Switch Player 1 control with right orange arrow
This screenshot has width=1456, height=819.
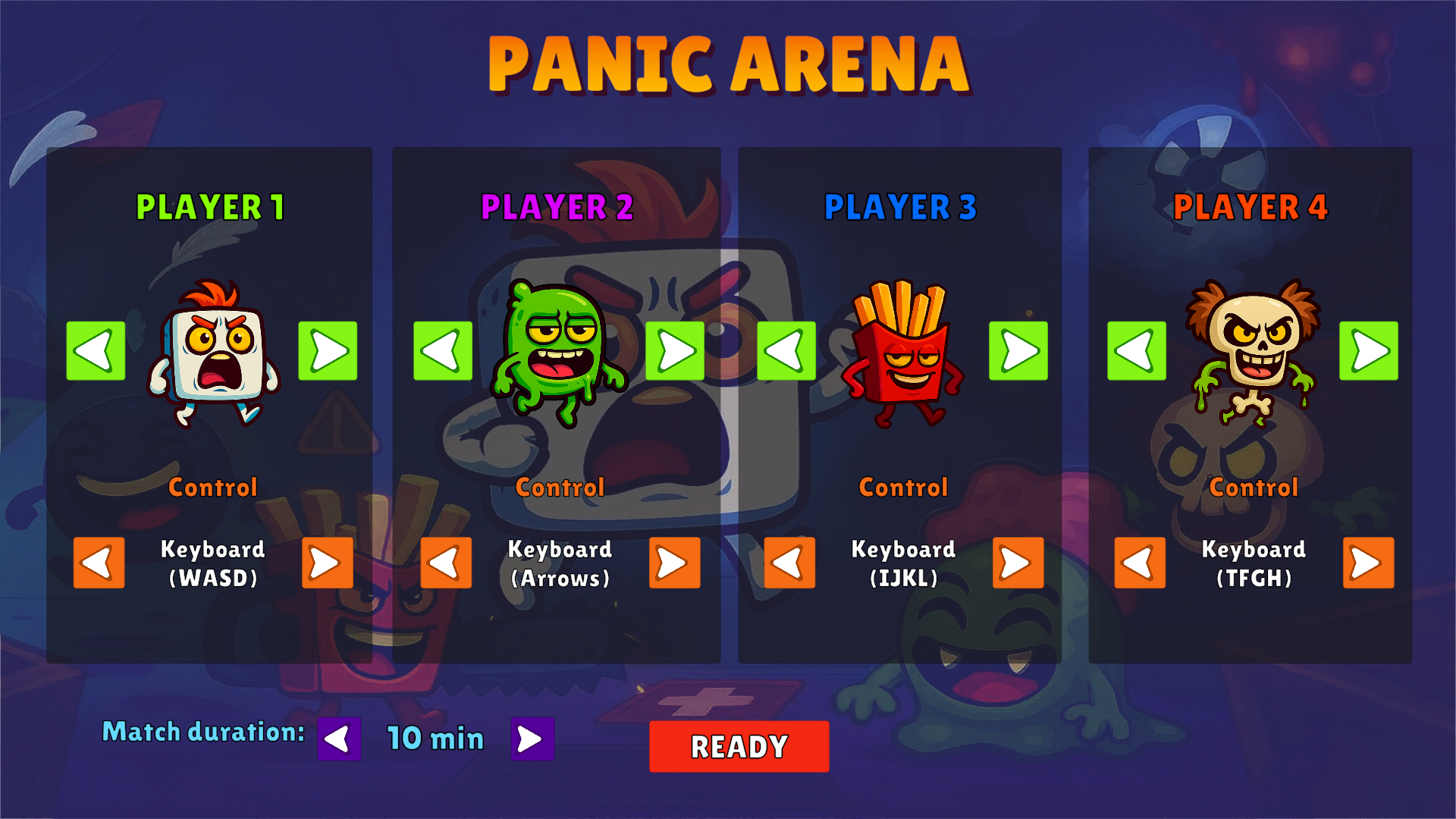point(327,563)
